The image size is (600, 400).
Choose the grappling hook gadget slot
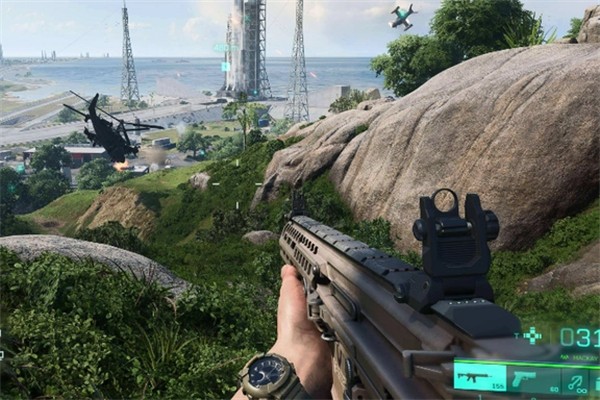tap(575, 380)
